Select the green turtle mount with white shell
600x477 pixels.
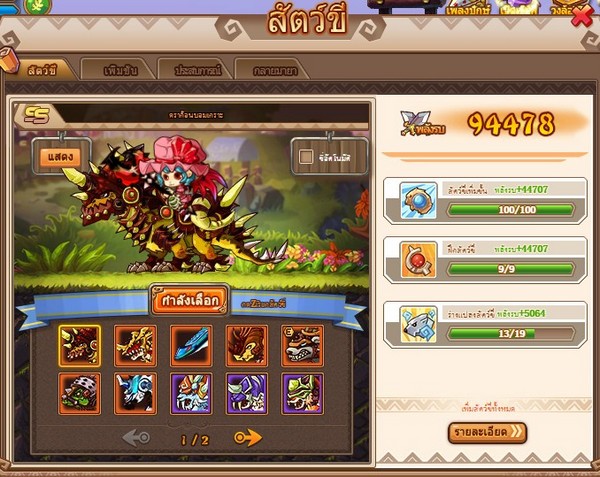point(79,392)
